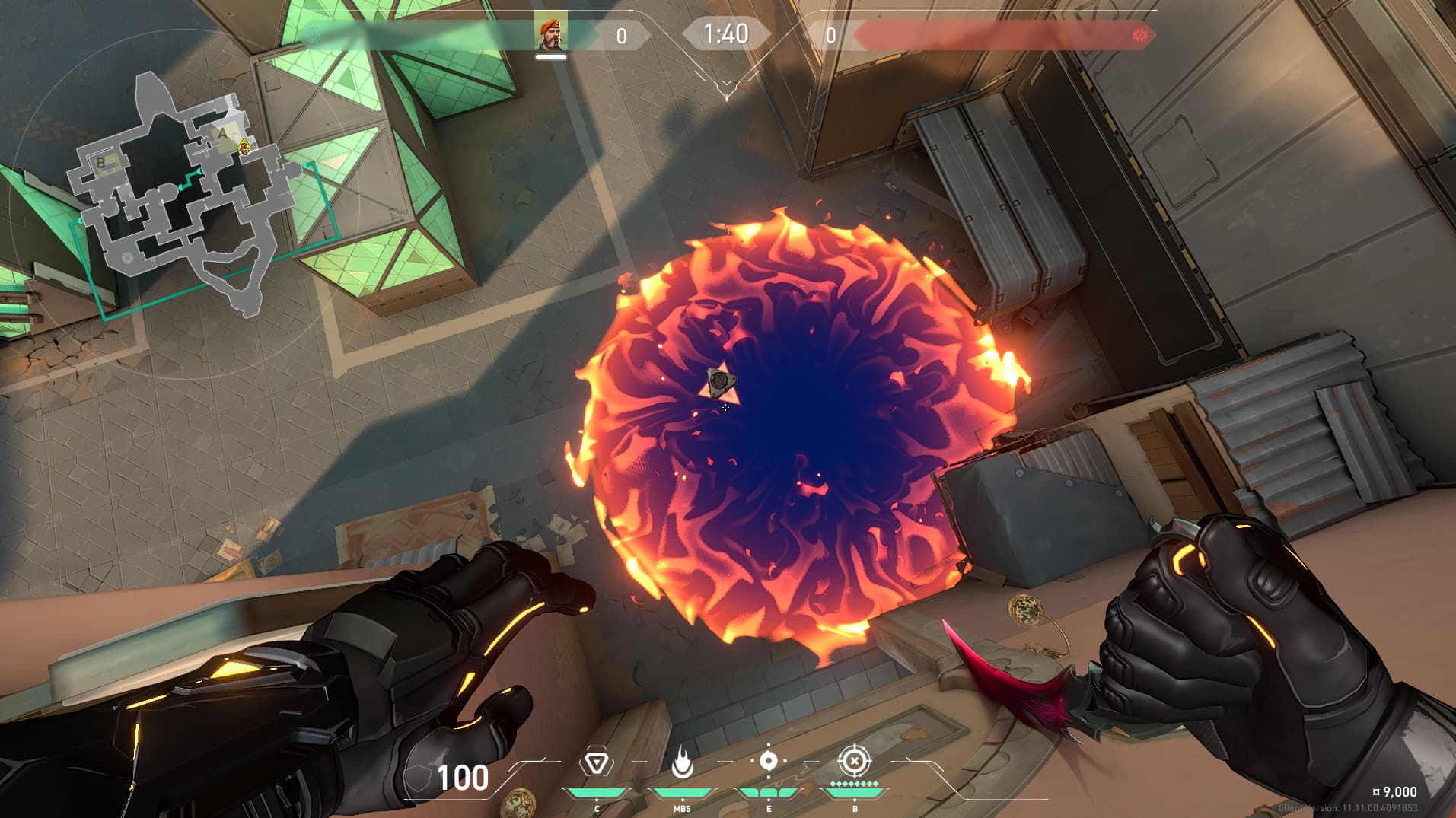Click the shield armor icon beside health
1456x818 pixels.
pyautogui.click(x=416, y=778)
